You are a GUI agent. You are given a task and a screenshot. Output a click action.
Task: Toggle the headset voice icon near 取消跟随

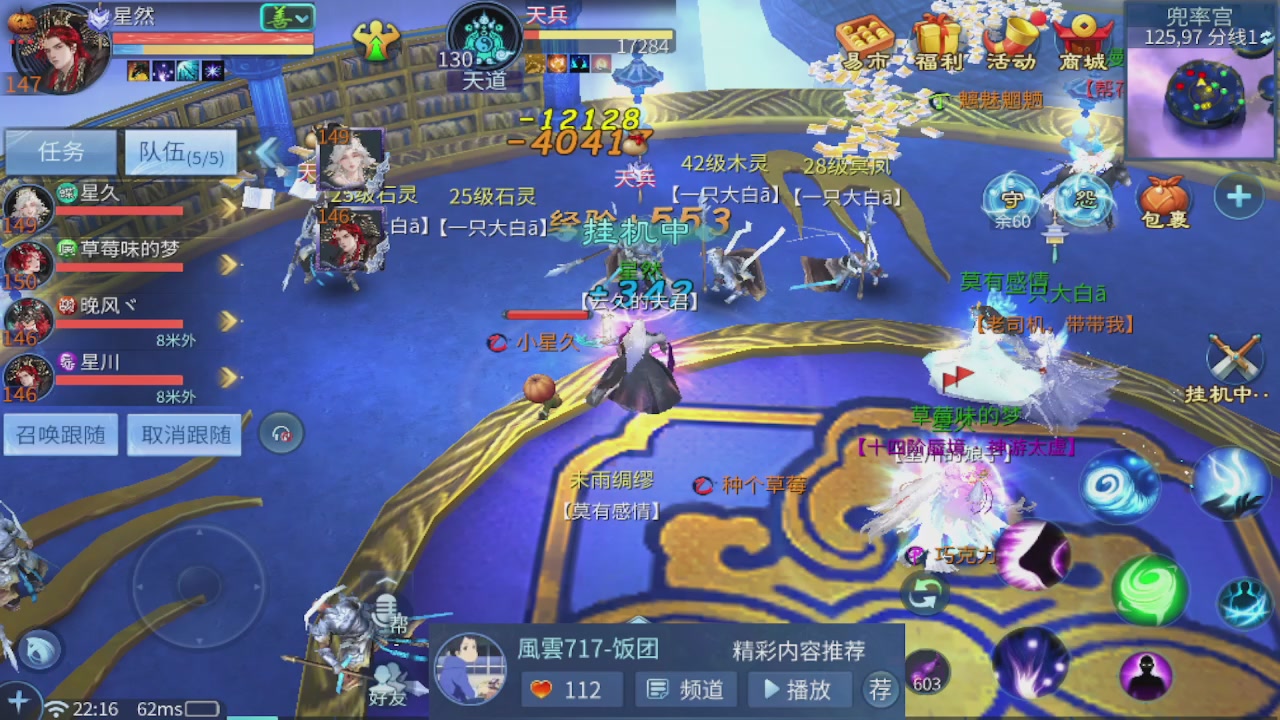pos(281,433)
